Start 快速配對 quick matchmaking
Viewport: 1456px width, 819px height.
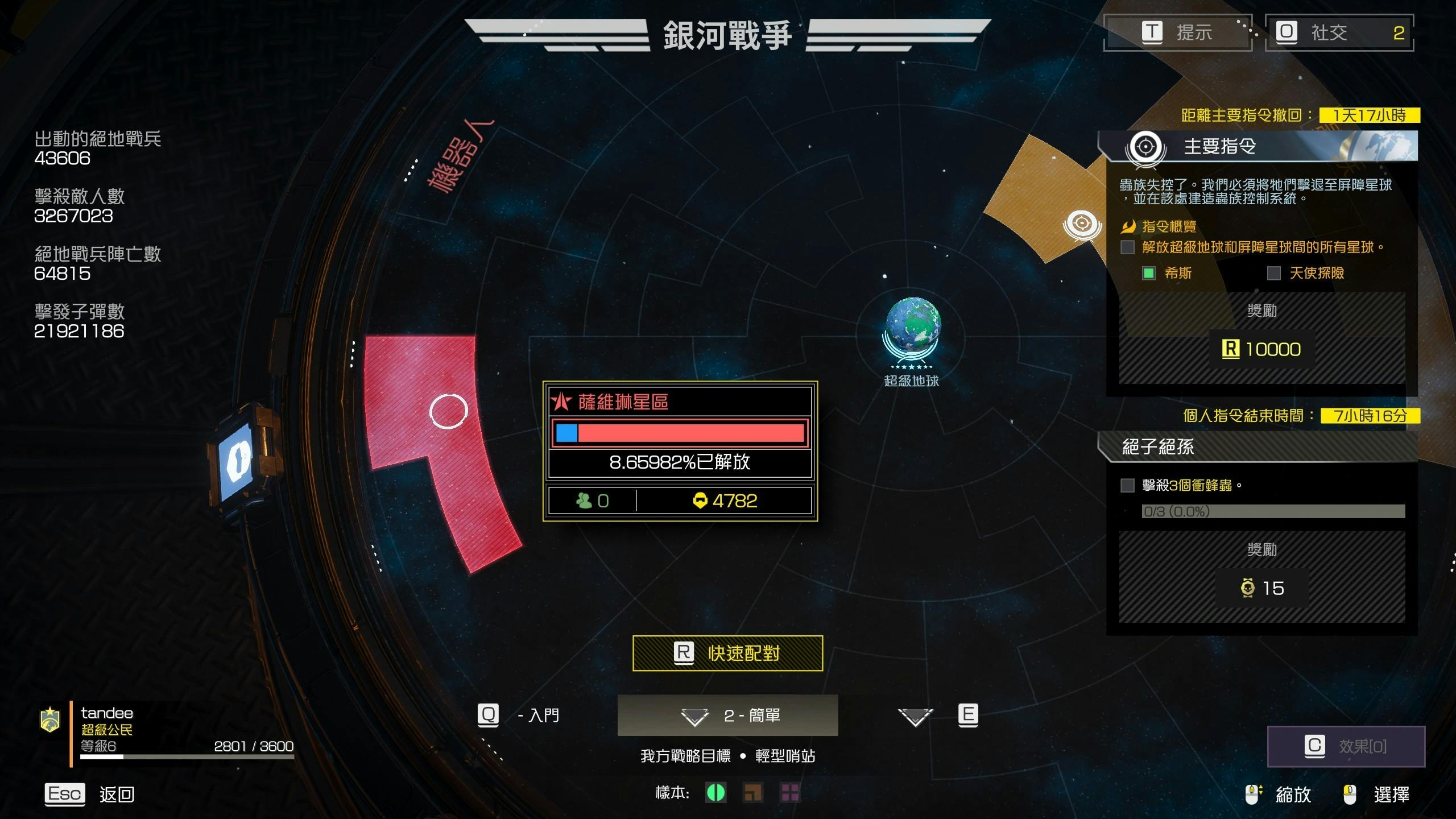pos(727,653)
